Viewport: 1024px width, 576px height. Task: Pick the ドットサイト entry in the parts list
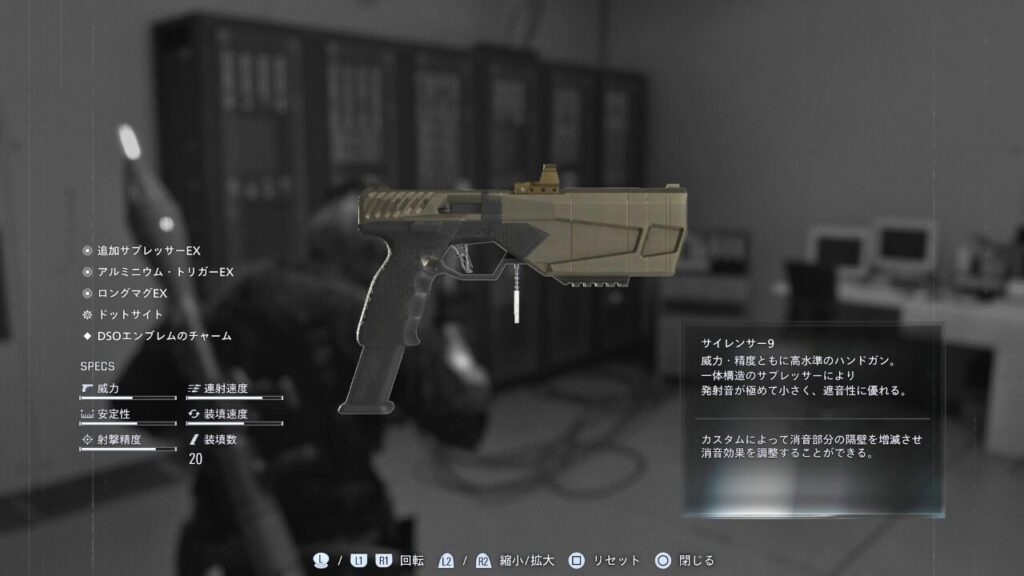click(x=128, y=314)
